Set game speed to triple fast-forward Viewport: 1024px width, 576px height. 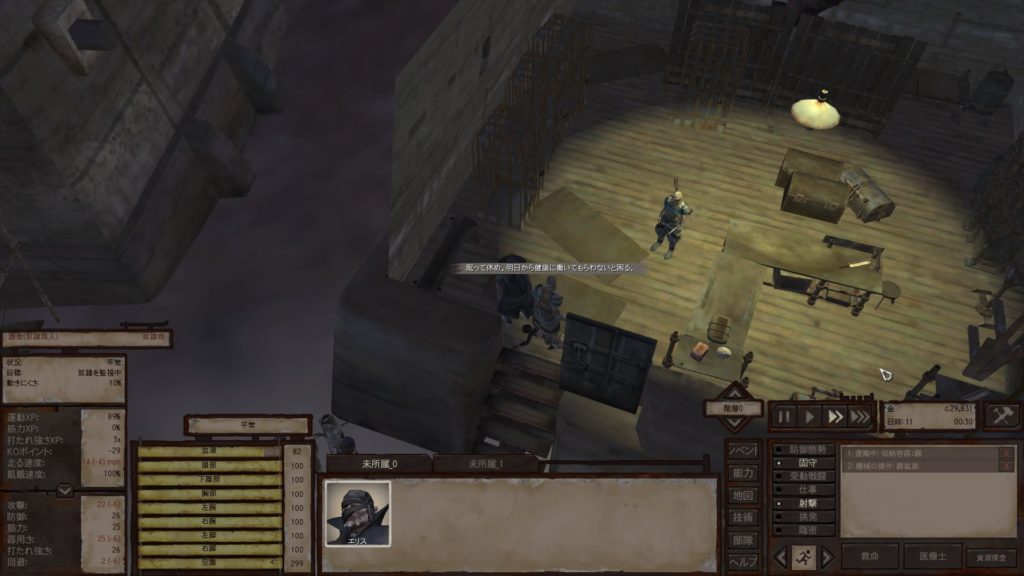pos(860,416)
